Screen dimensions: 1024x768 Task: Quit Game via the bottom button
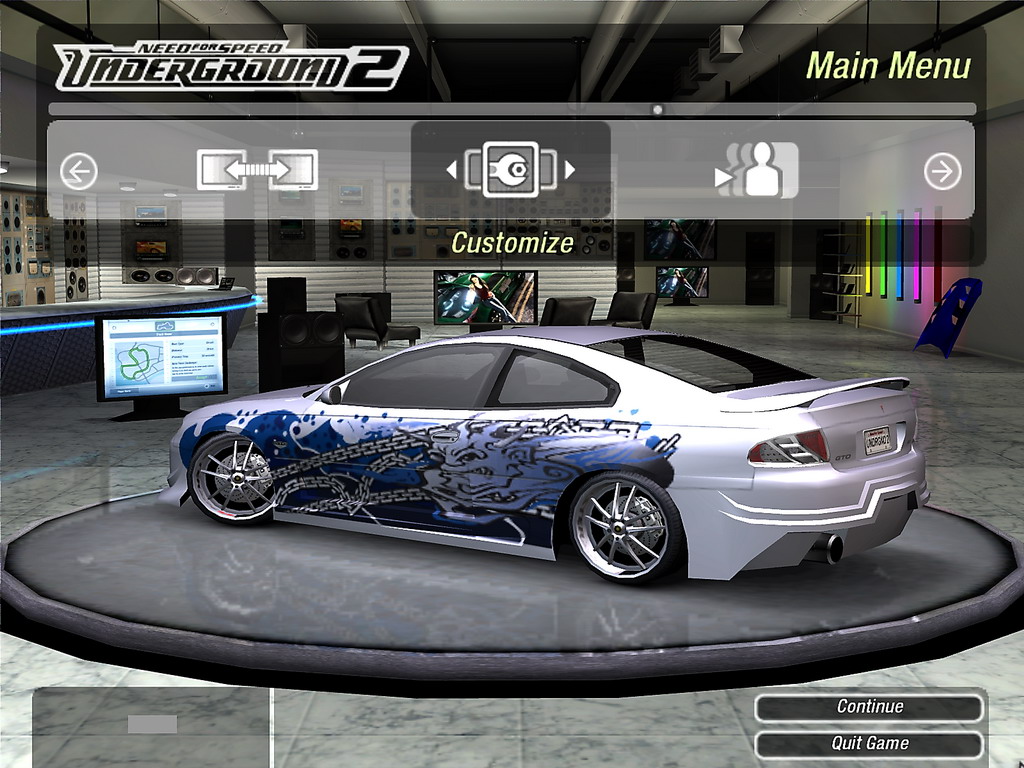869,743
